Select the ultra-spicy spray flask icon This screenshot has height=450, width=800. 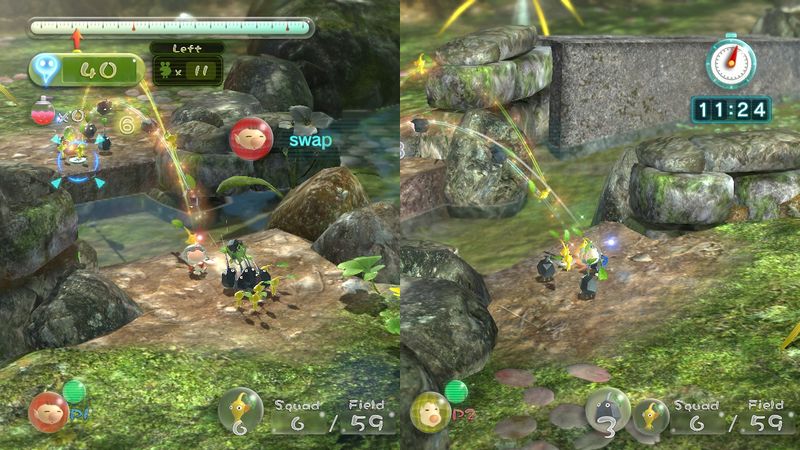pyautogui.click(x=41, y=114)
